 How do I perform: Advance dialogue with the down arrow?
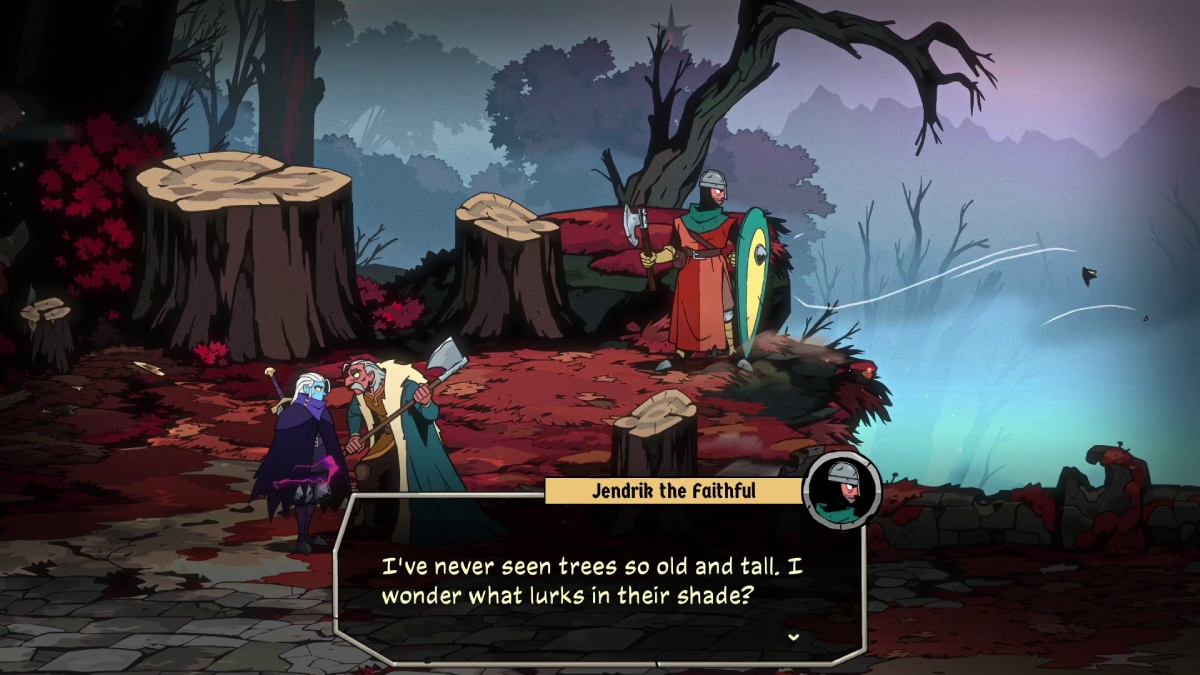point(793,637)
